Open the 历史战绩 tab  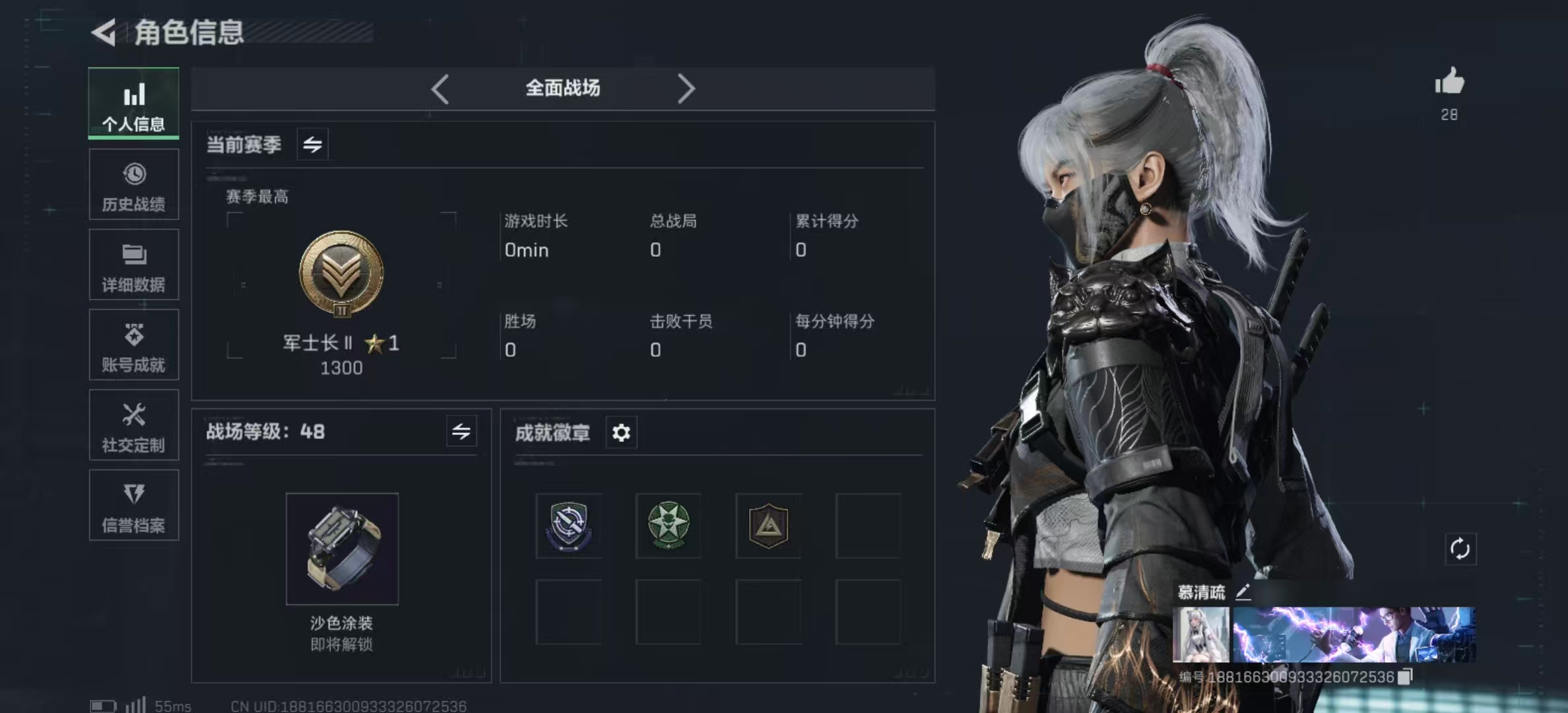pos(134,185)
